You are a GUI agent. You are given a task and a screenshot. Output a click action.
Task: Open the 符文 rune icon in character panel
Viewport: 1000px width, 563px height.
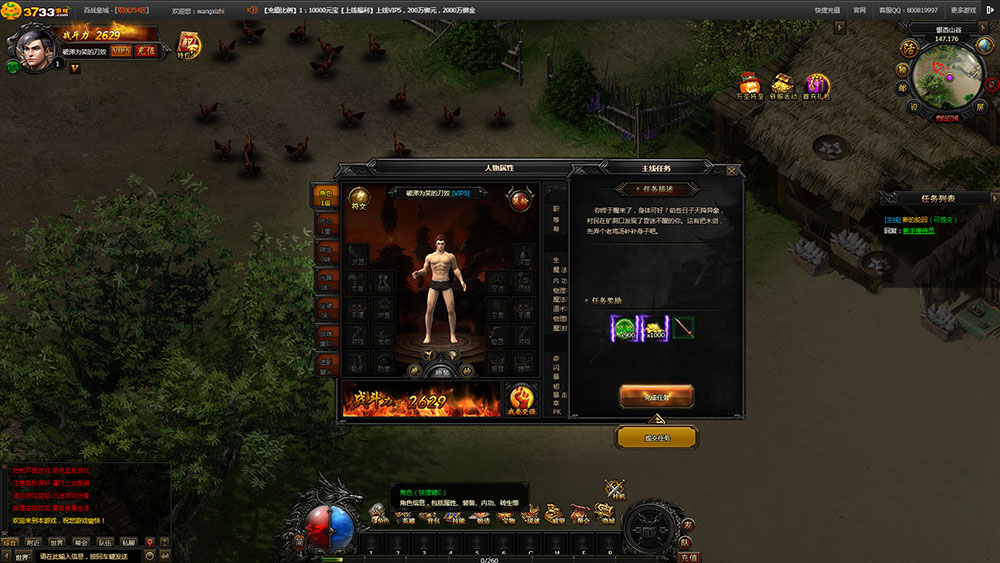pos(358,200)
